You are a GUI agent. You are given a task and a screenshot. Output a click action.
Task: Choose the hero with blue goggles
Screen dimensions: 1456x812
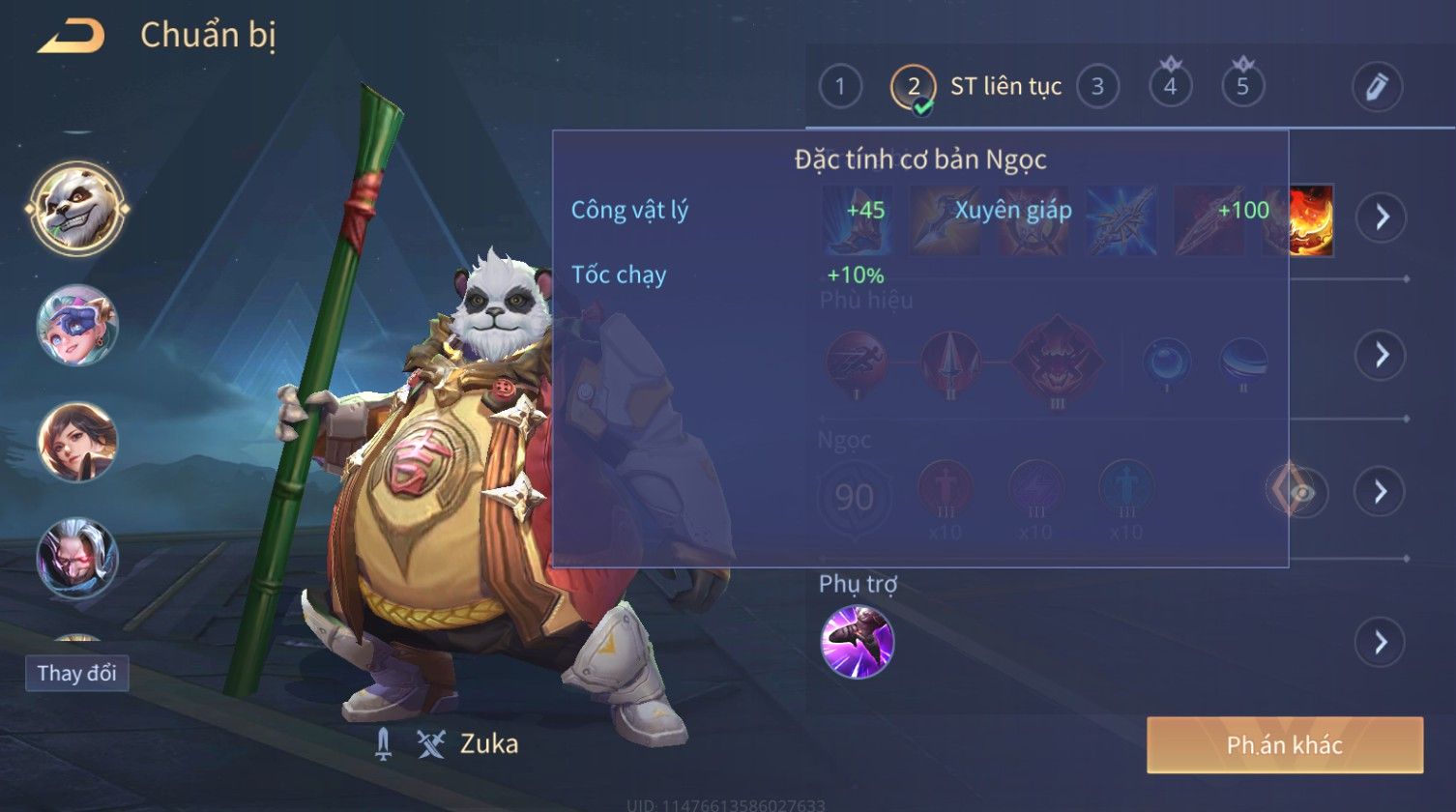[x=77, y=325]
